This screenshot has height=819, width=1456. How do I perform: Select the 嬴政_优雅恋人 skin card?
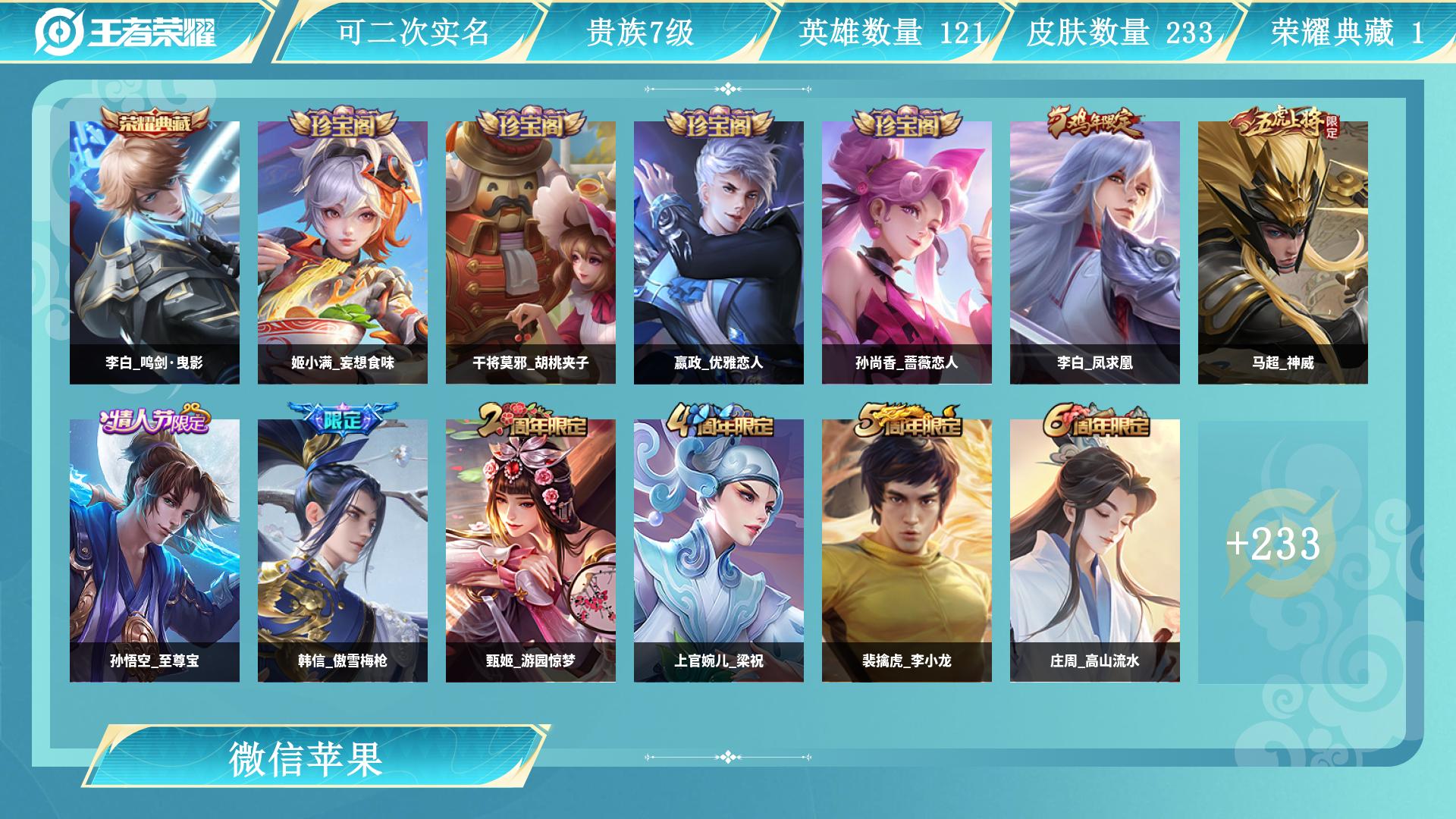pyautogui.click(x=719, y=252)
